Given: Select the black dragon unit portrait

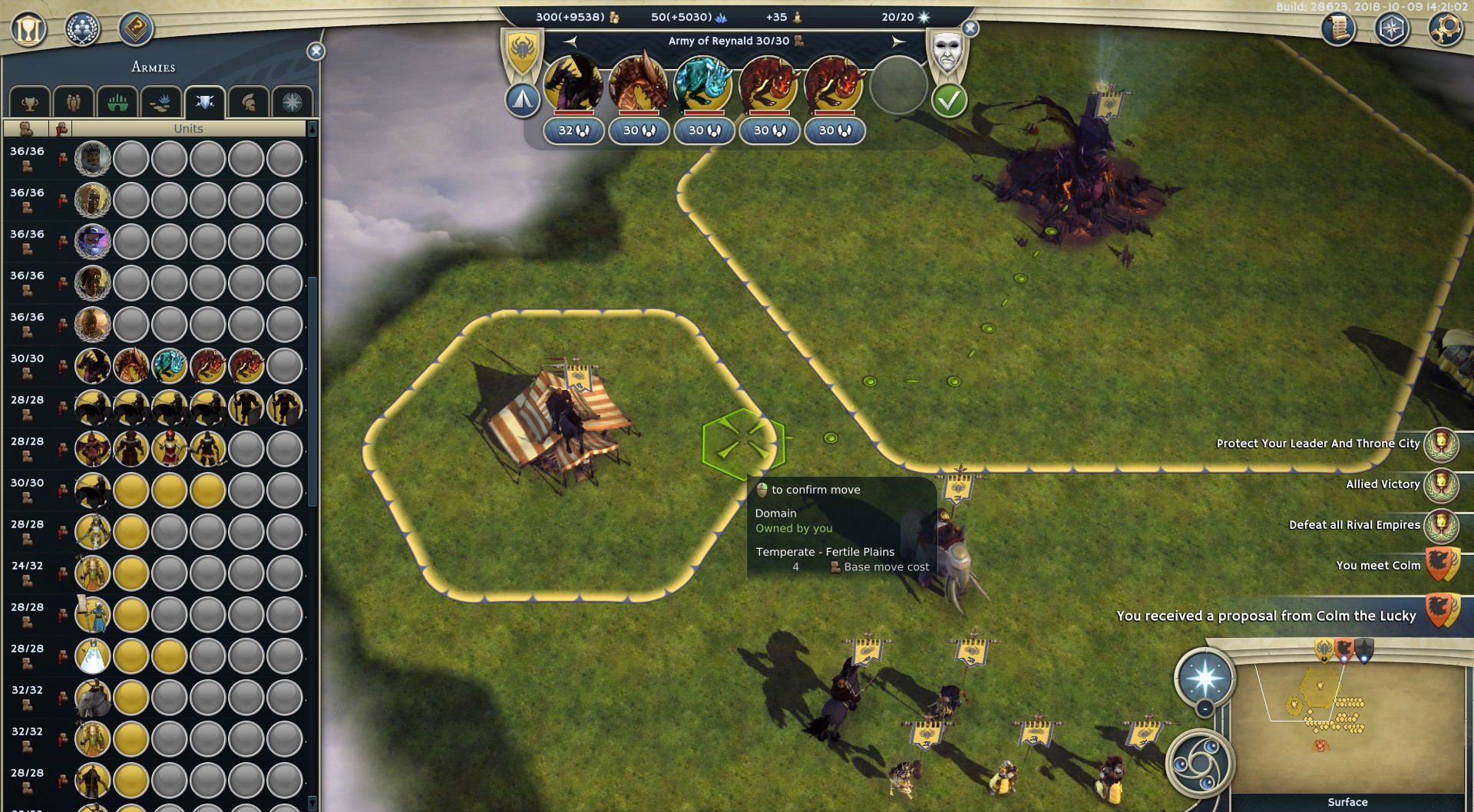Looking at the screenshot, I should pos(573,84).
